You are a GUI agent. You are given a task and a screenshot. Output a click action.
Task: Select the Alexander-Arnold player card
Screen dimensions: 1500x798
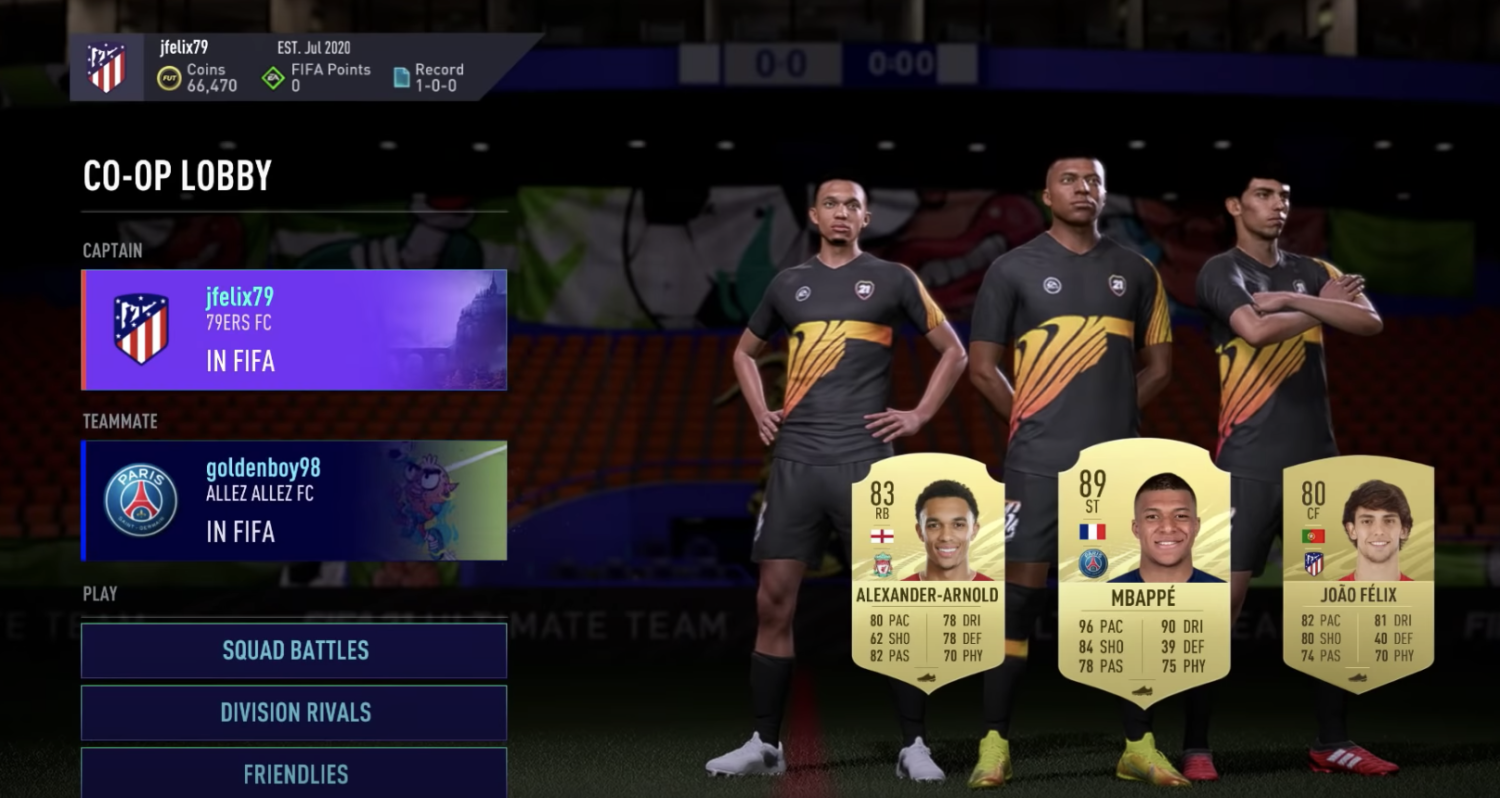tap(927, 572)
